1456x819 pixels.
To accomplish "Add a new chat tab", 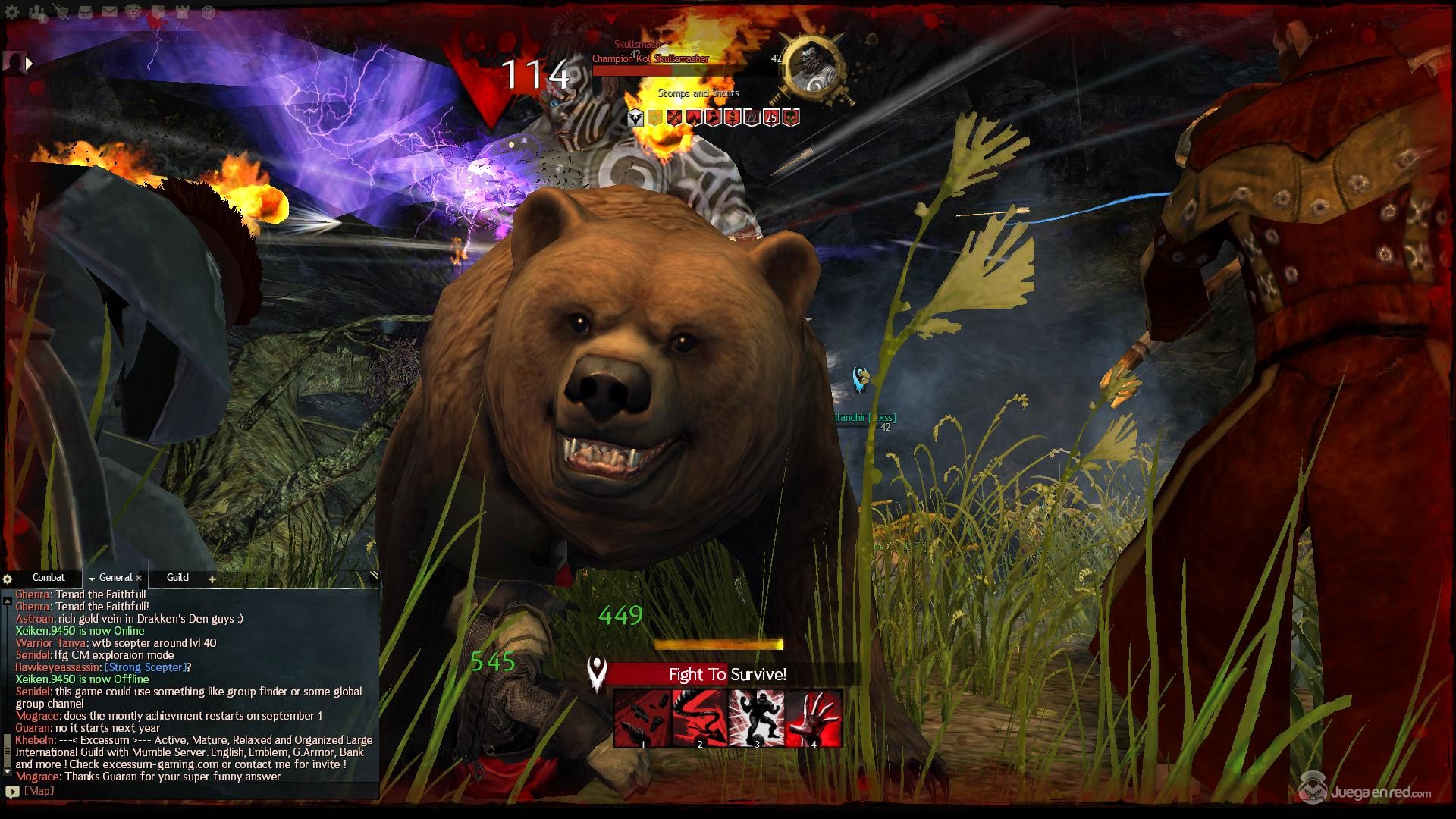I will tap(212, 579).
